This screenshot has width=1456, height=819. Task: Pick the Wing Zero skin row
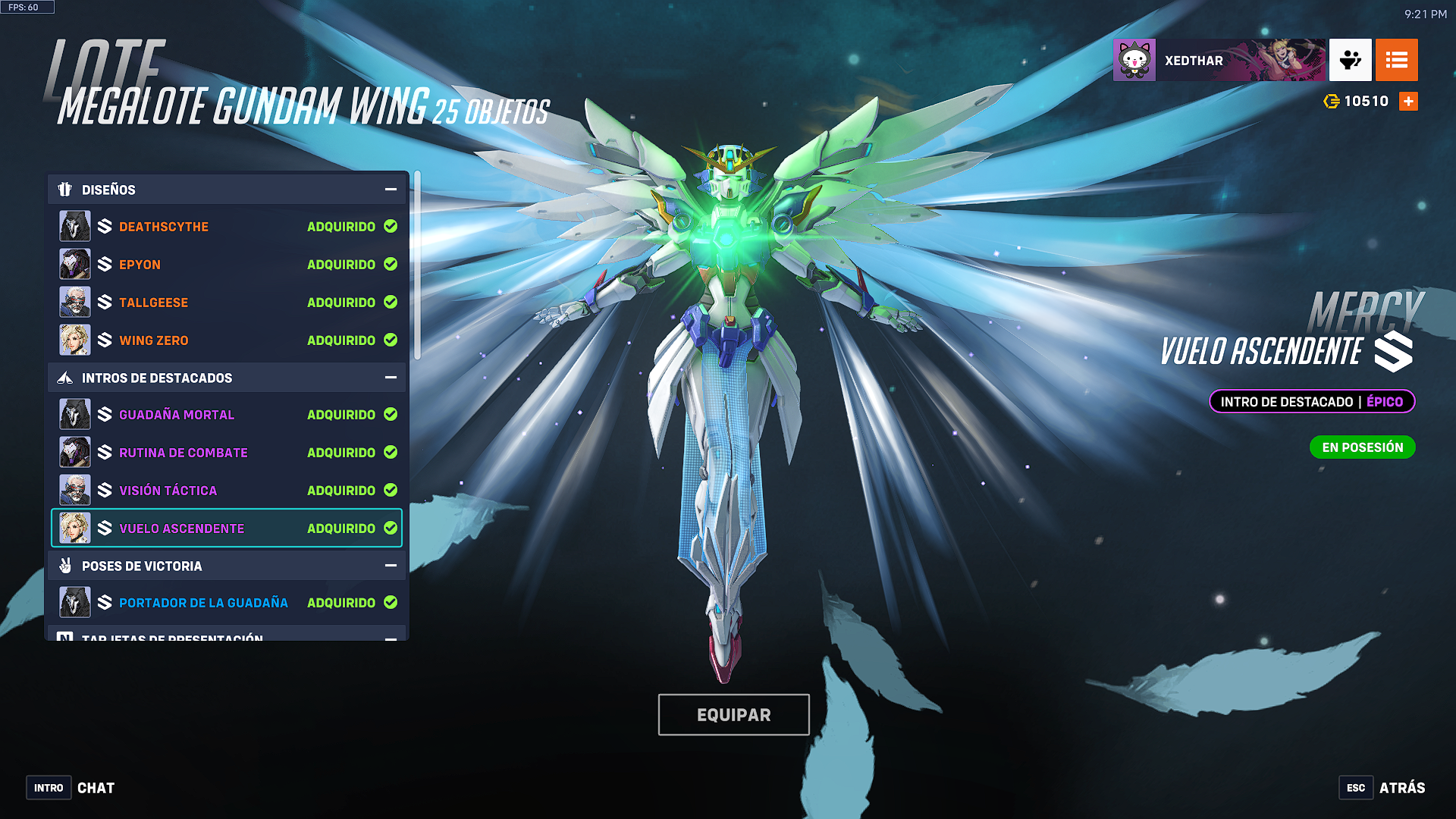(x=227, y=340)
